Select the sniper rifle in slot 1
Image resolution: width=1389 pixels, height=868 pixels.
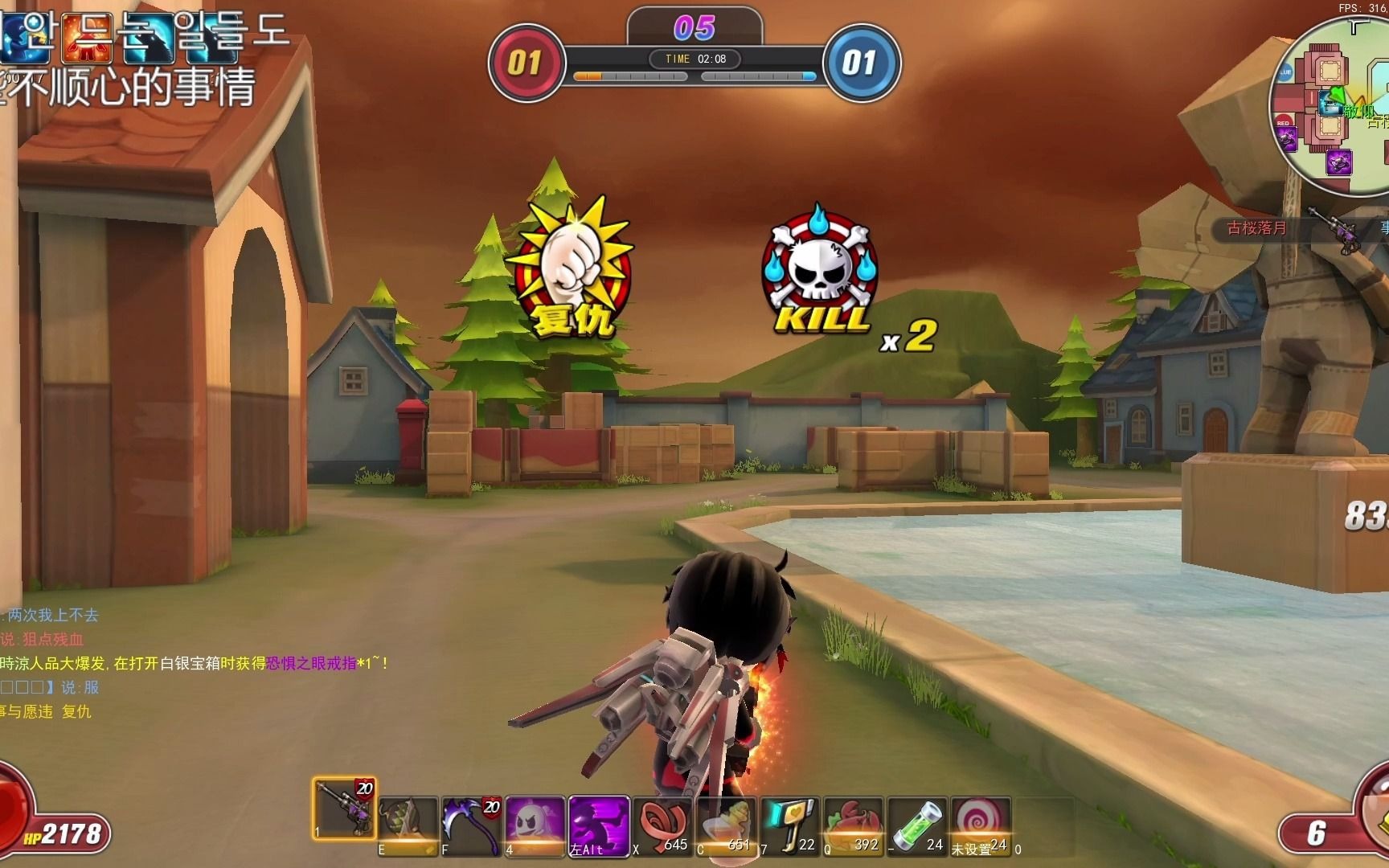pos(343,810)
